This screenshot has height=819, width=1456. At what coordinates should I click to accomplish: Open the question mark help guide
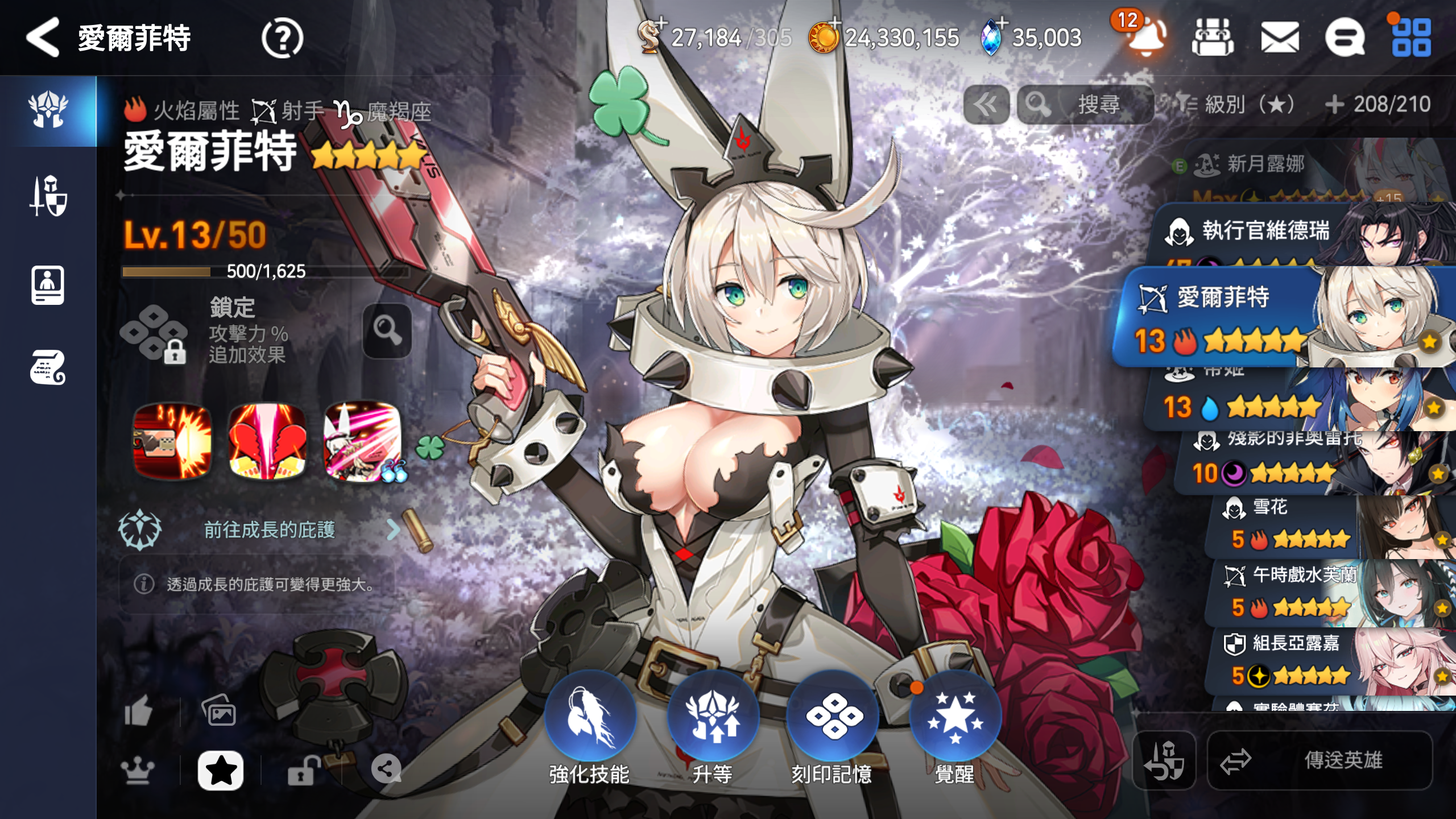point(282,38)
